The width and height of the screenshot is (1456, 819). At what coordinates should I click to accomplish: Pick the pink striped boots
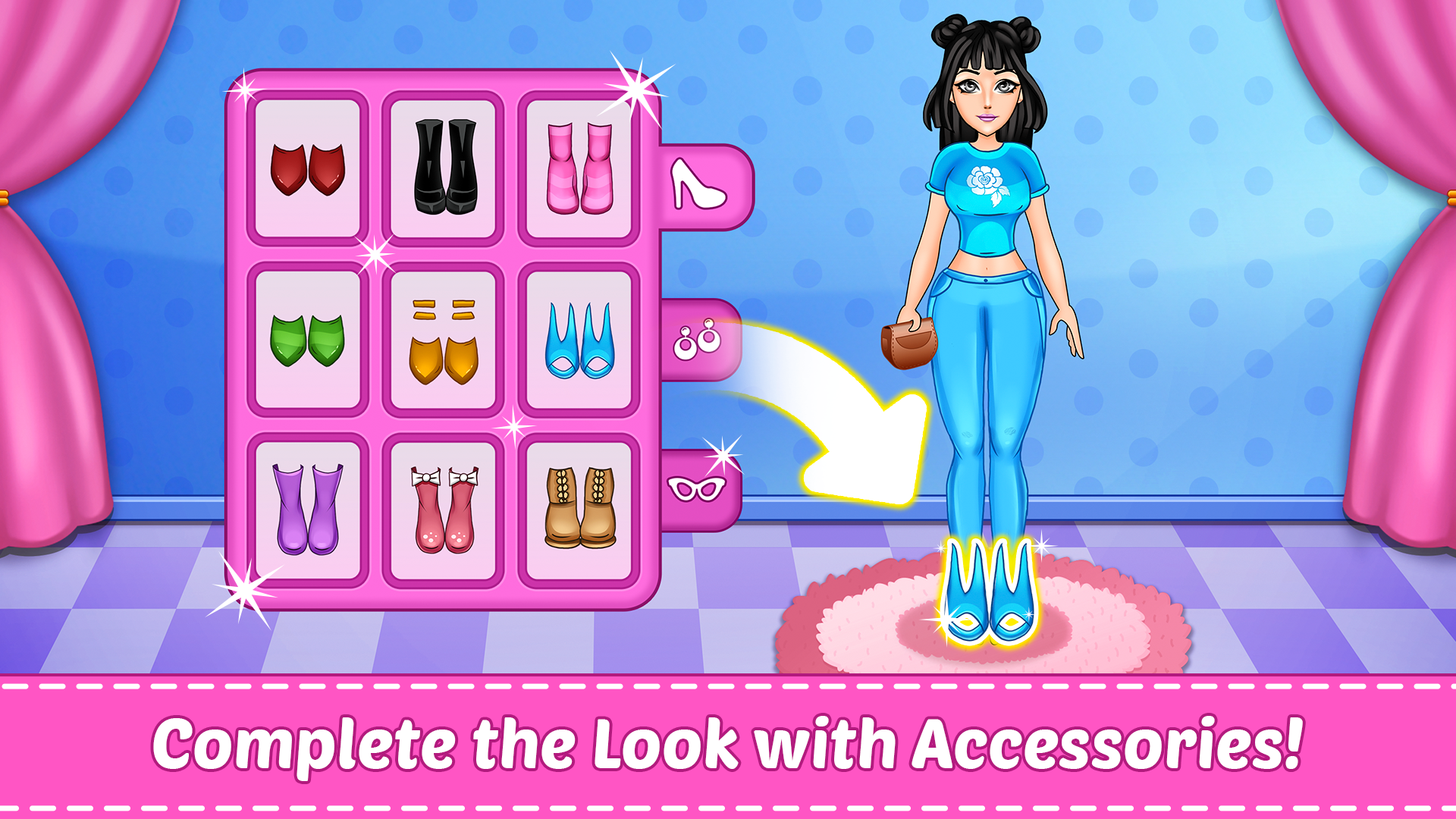pyautogui.click(x=578, y=168)
